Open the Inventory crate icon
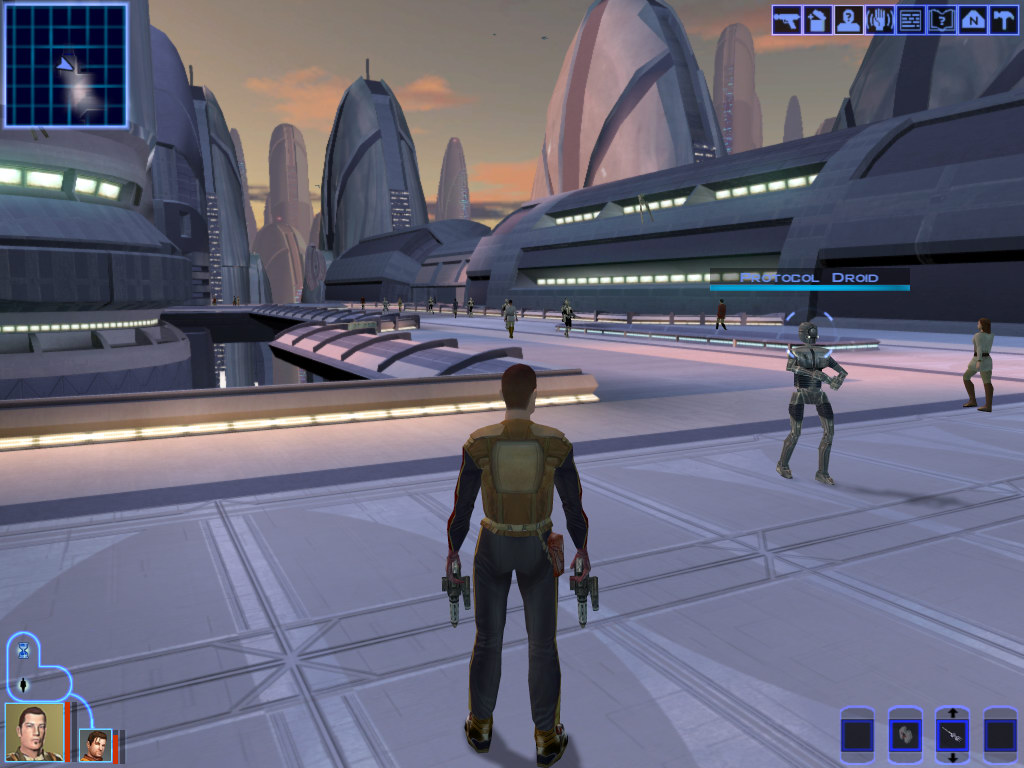This screenshot has width=1024, height=768. (x=818, y=20)
